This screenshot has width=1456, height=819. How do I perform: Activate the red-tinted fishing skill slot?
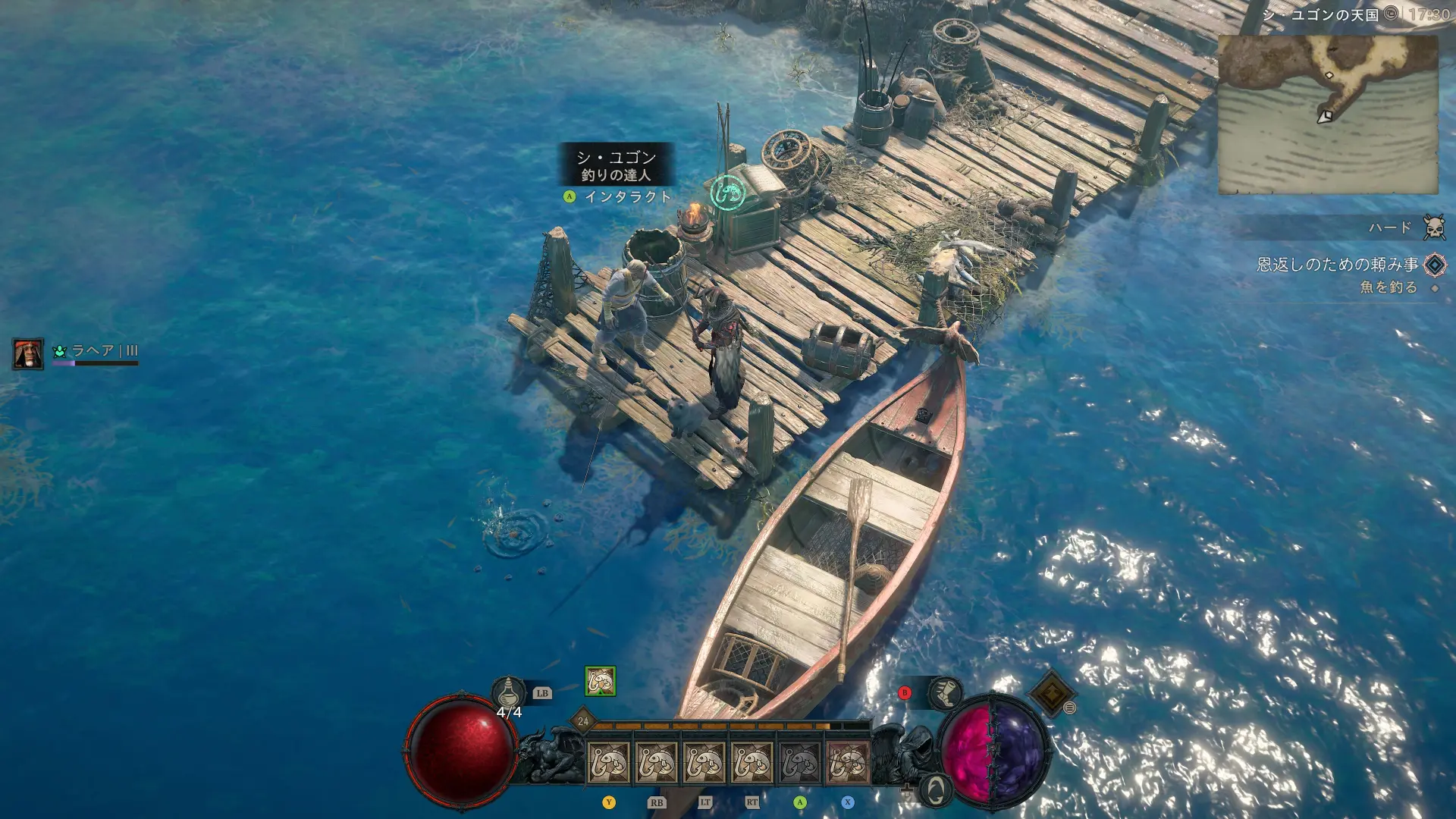pyautogui.click(x=847, y=763)
